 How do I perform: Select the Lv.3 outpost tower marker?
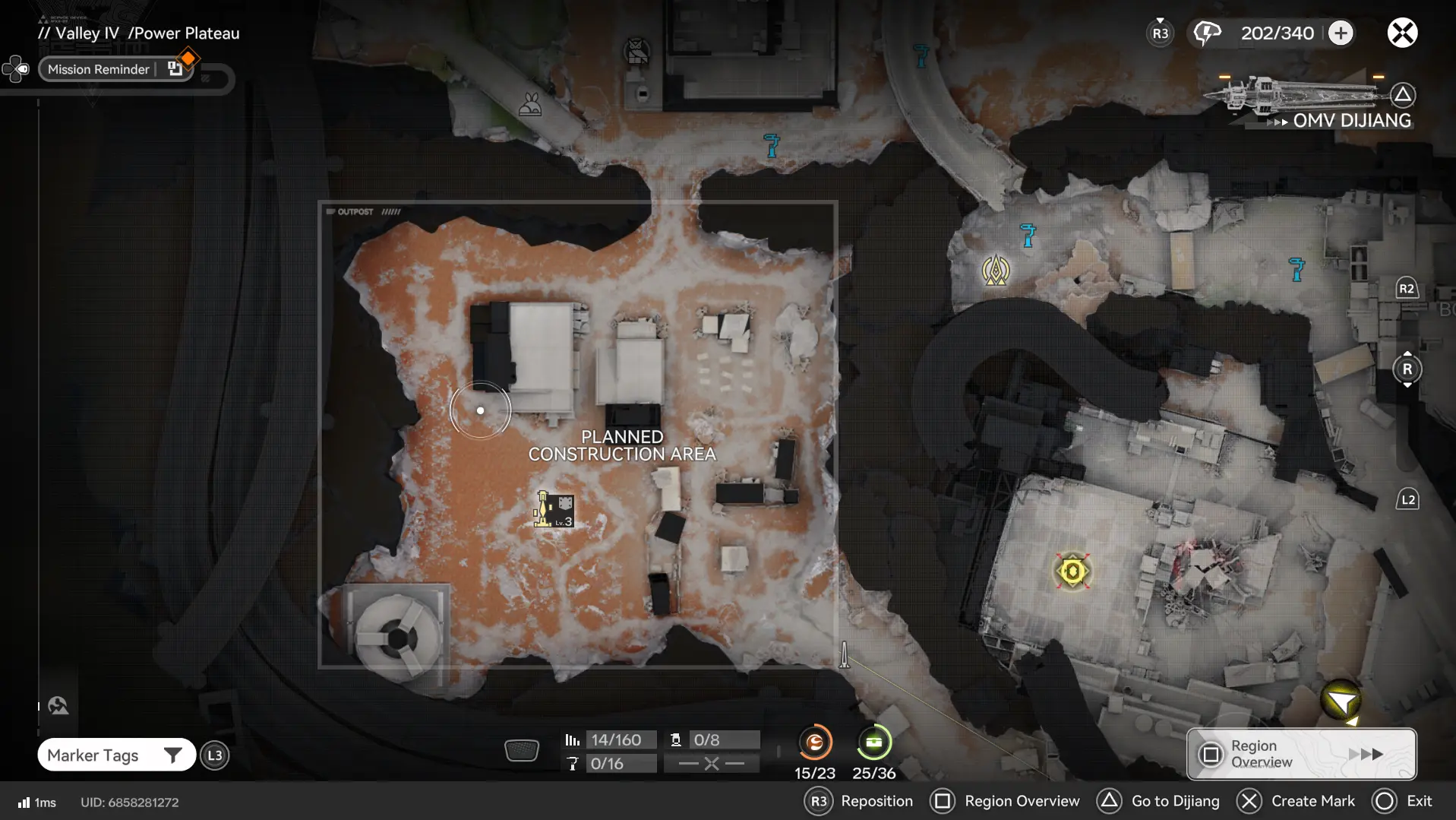coord(554,509)
